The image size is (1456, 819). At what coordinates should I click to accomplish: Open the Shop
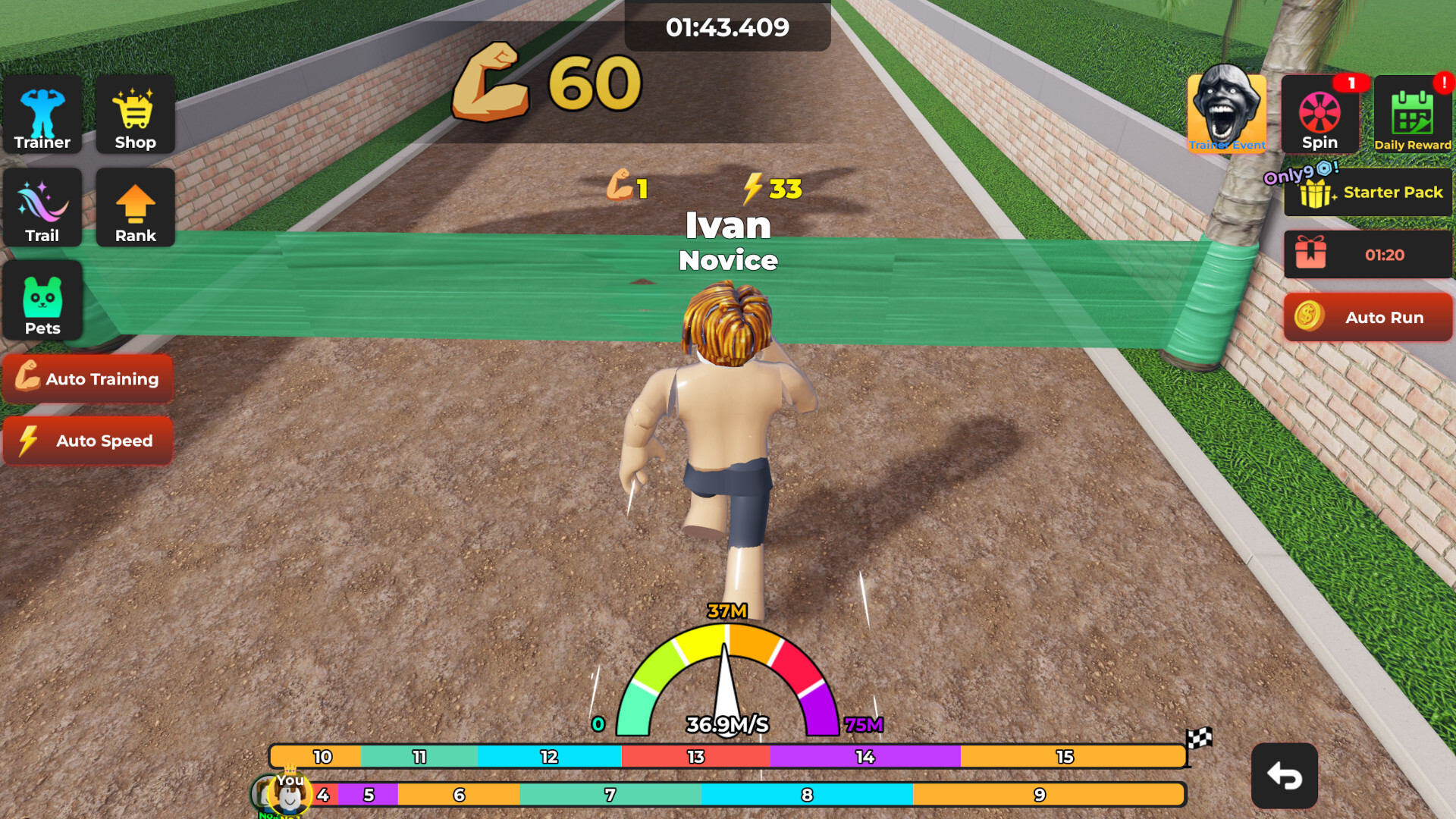click(x=135, y=114)
